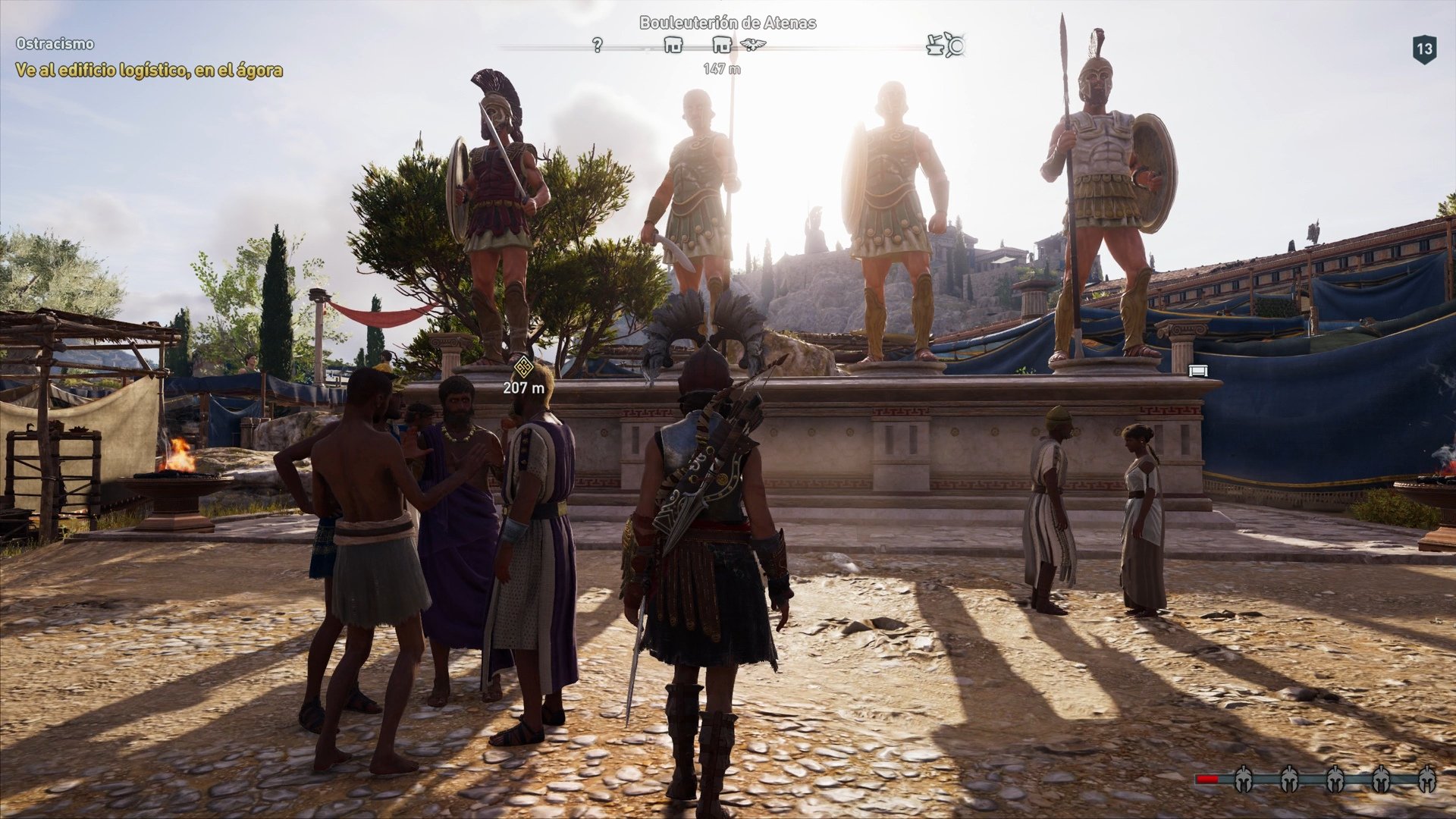Click the red bounty progress bar
This screenshot has height=819, width=1456.
pyautogui.click(x=1207, y=780)
